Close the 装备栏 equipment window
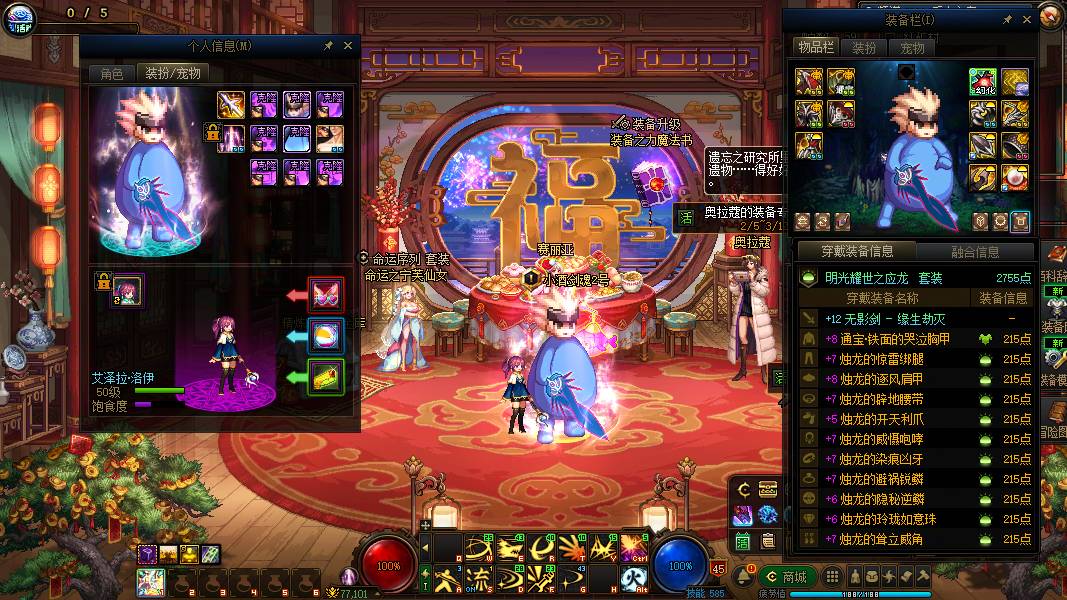The width and height of the screenshot is (1067, 600). [1026, 19]
